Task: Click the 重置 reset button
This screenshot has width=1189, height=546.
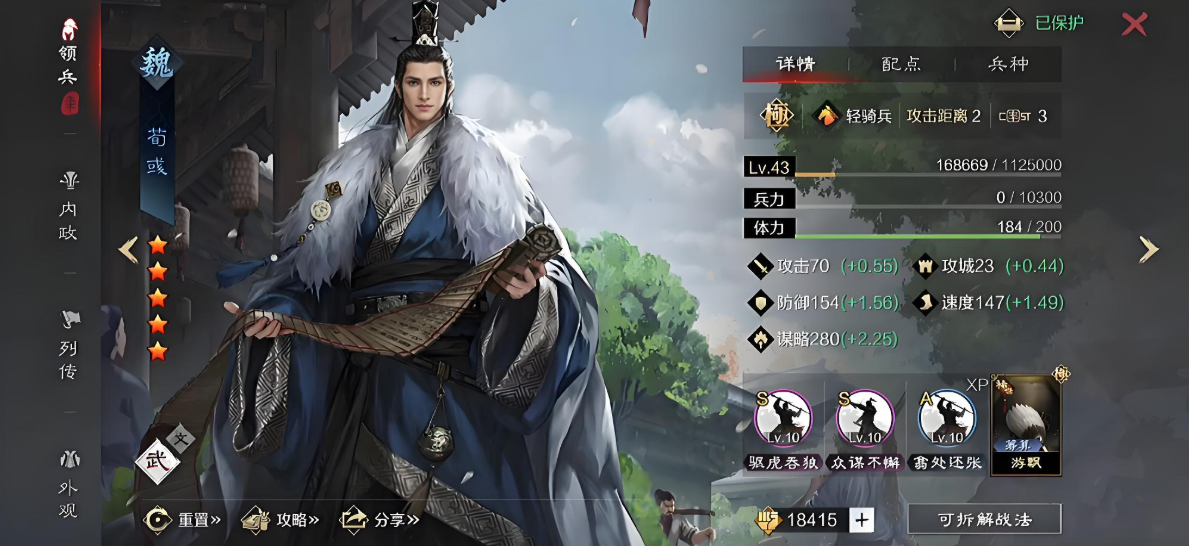Action: point(184,519)
